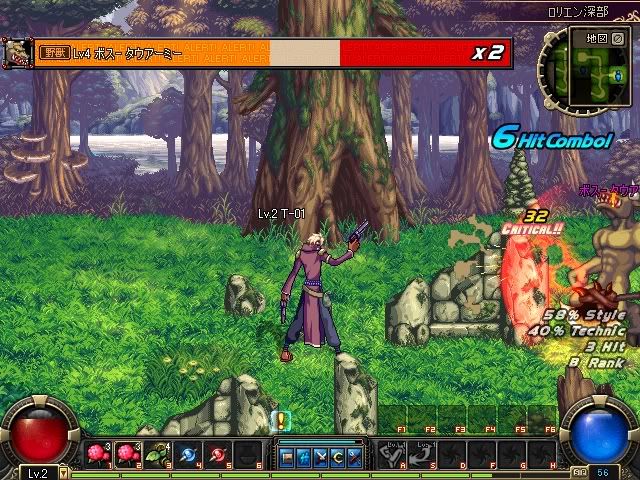The height and width of the screenshot is (480, 640).
Task: Use the red orb potion
Action: [x=217, y=455]
